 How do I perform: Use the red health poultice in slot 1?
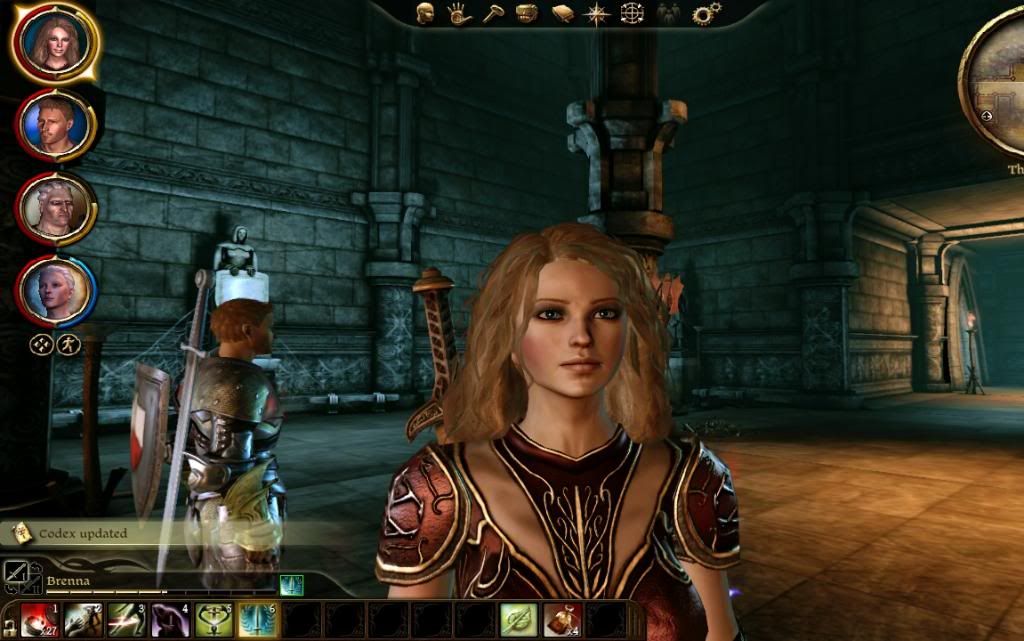39,621
